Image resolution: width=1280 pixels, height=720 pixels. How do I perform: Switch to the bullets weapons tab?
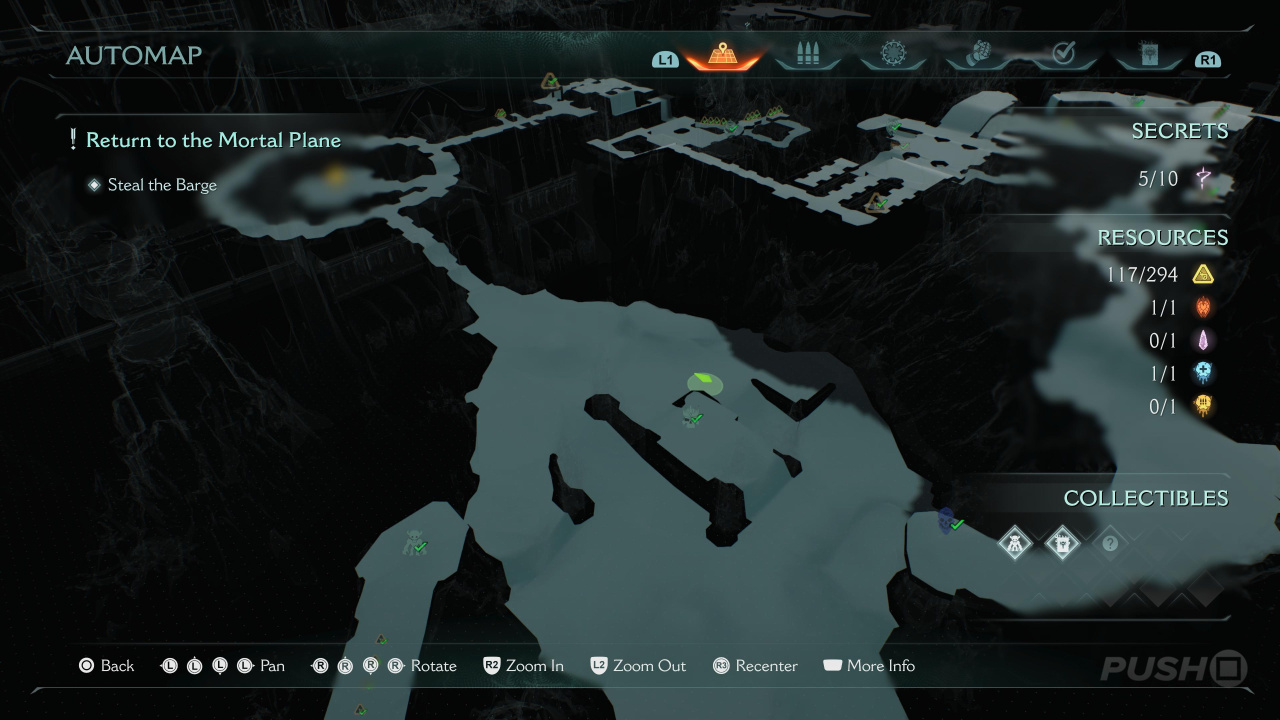click(x=806, y=55)
